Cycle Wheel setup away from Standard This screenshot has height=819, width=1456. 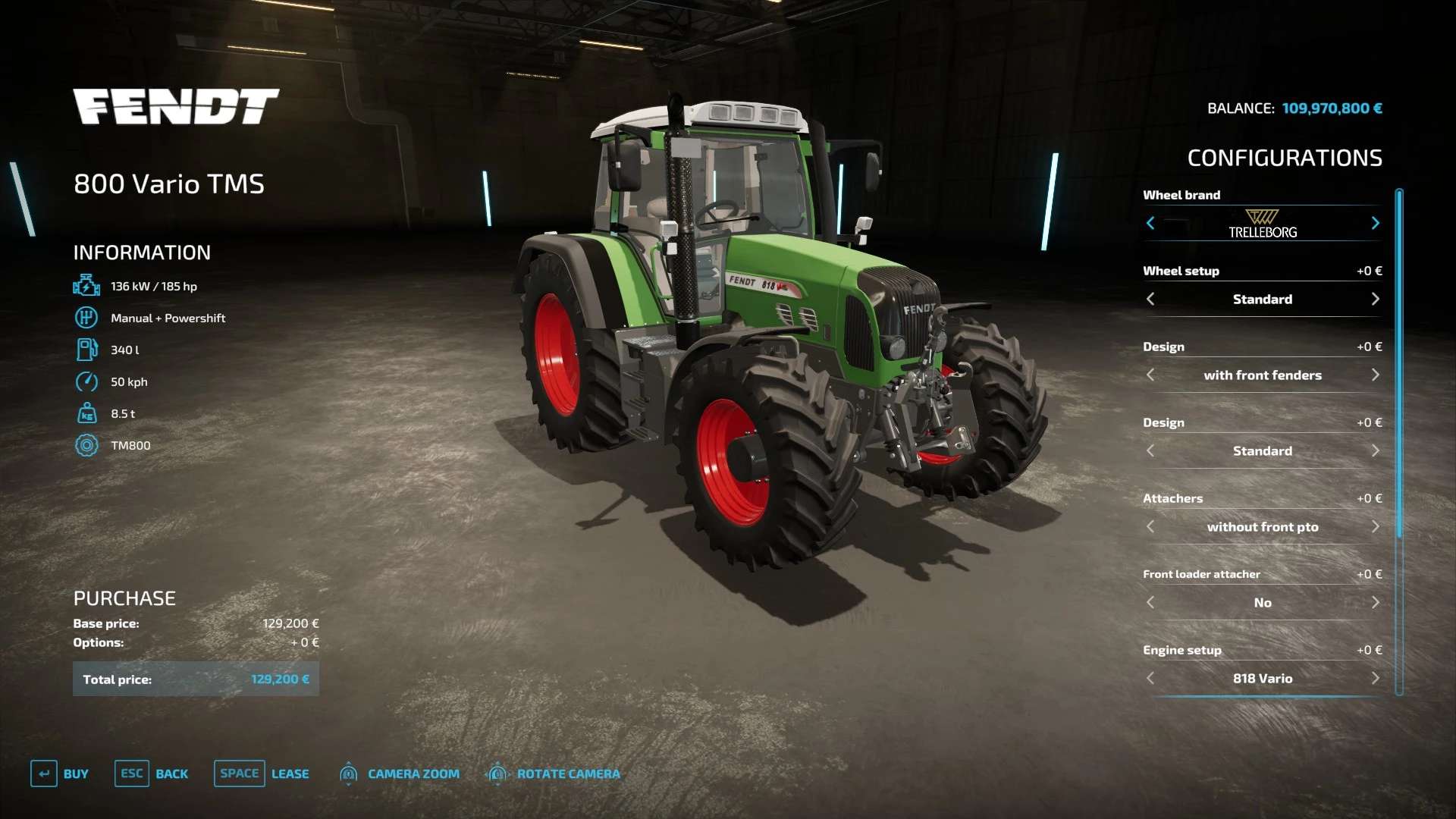point(1376,299)
